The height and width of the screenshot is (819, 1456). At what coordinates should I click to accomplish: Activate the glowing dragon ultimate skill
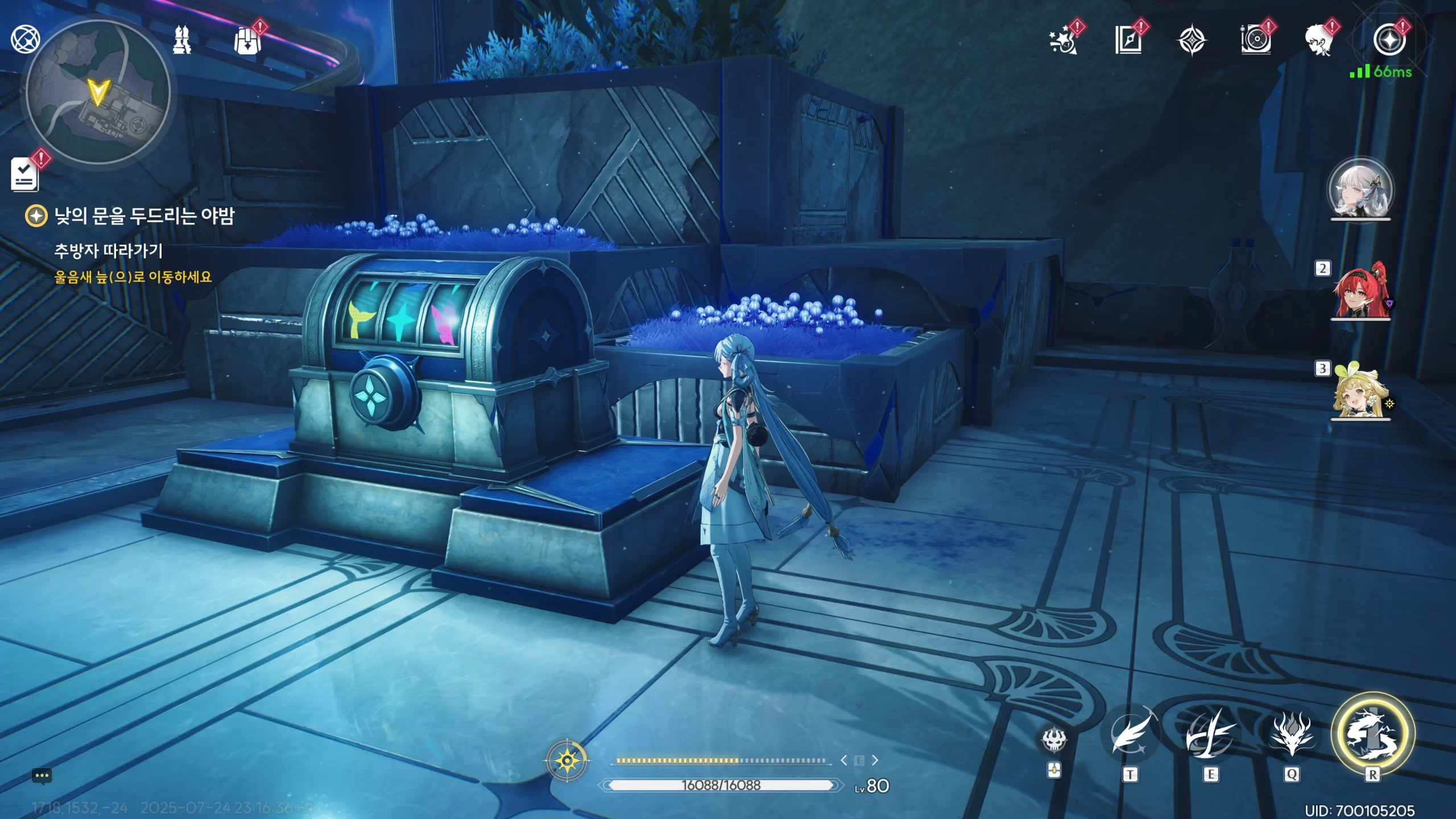tap(1372, 734)
